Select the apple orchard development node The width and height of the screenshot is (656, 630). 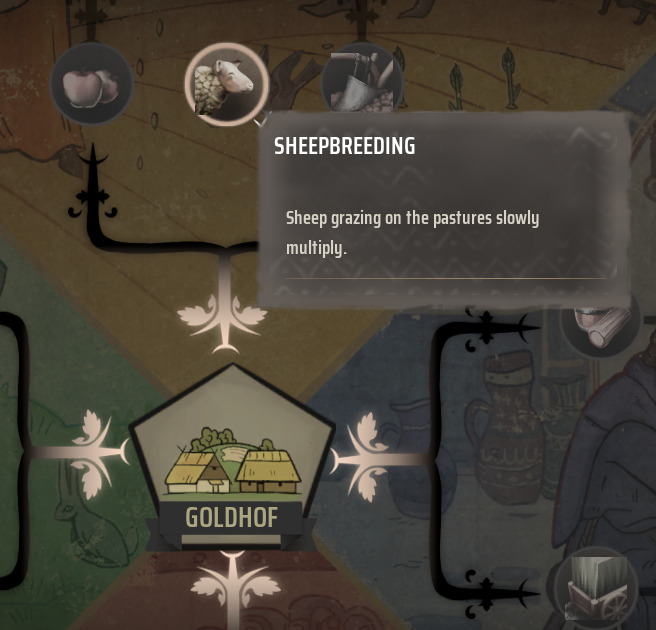(x=91, y=85)
